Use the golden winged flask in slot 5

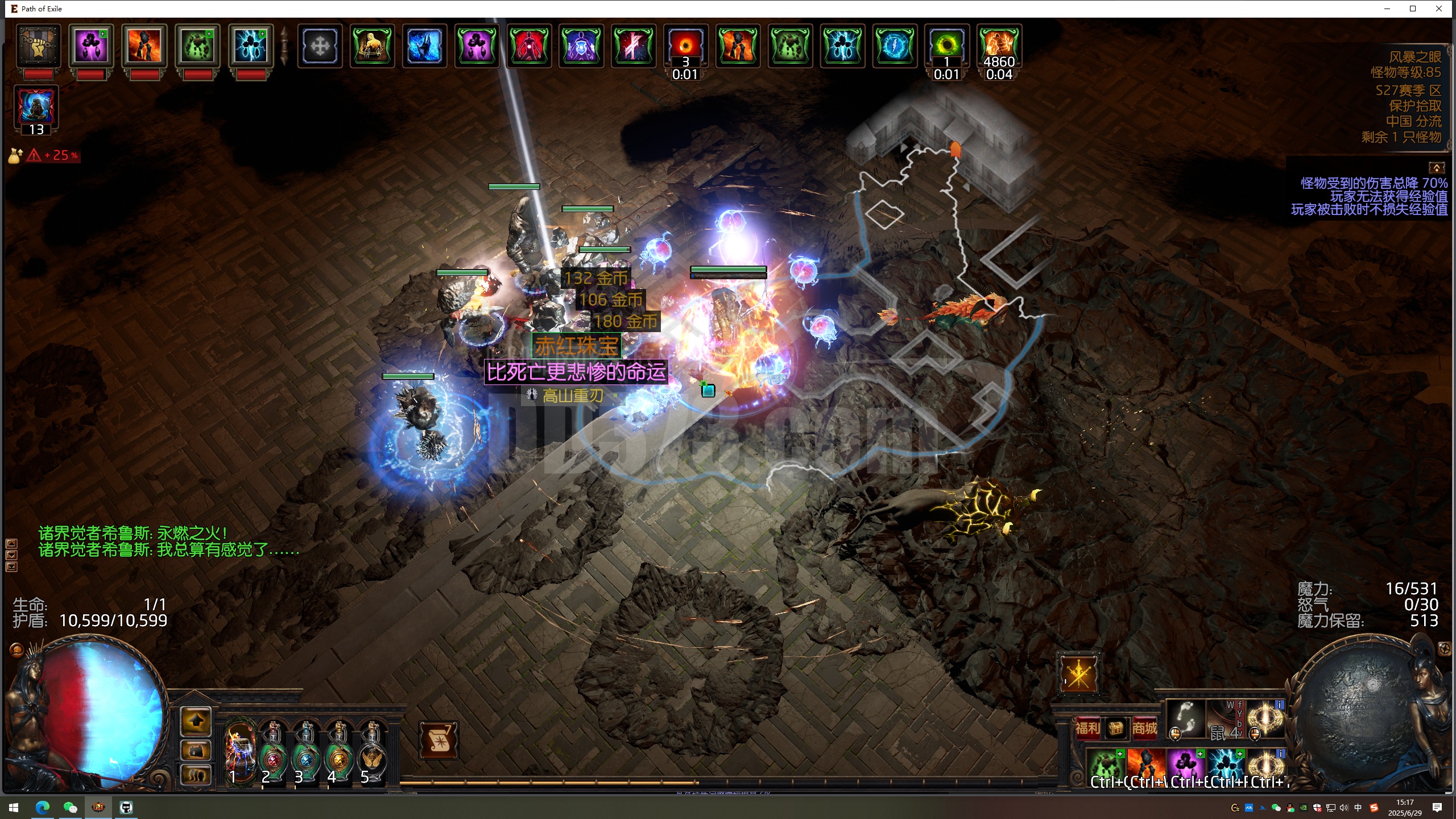pyautogui.click(x=372, y=752)
